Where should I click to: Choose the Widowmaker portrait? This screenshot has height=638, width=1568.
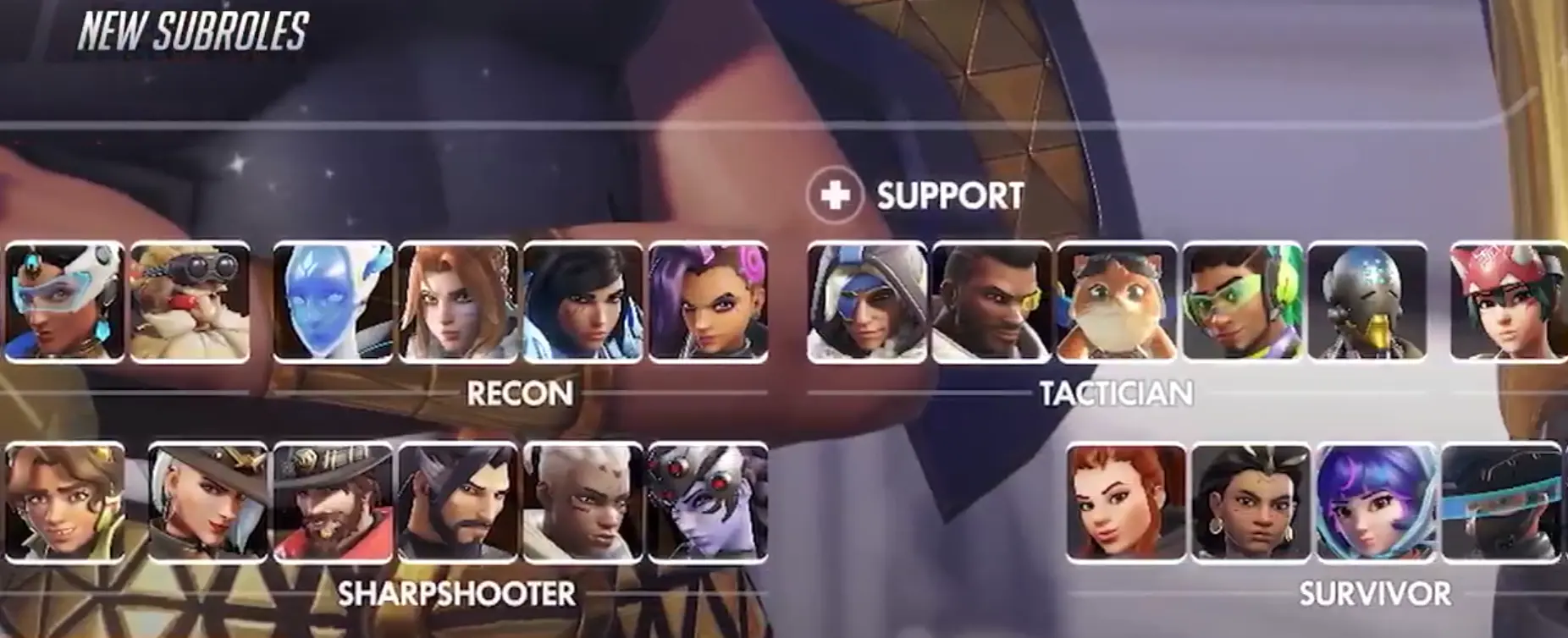708,503
